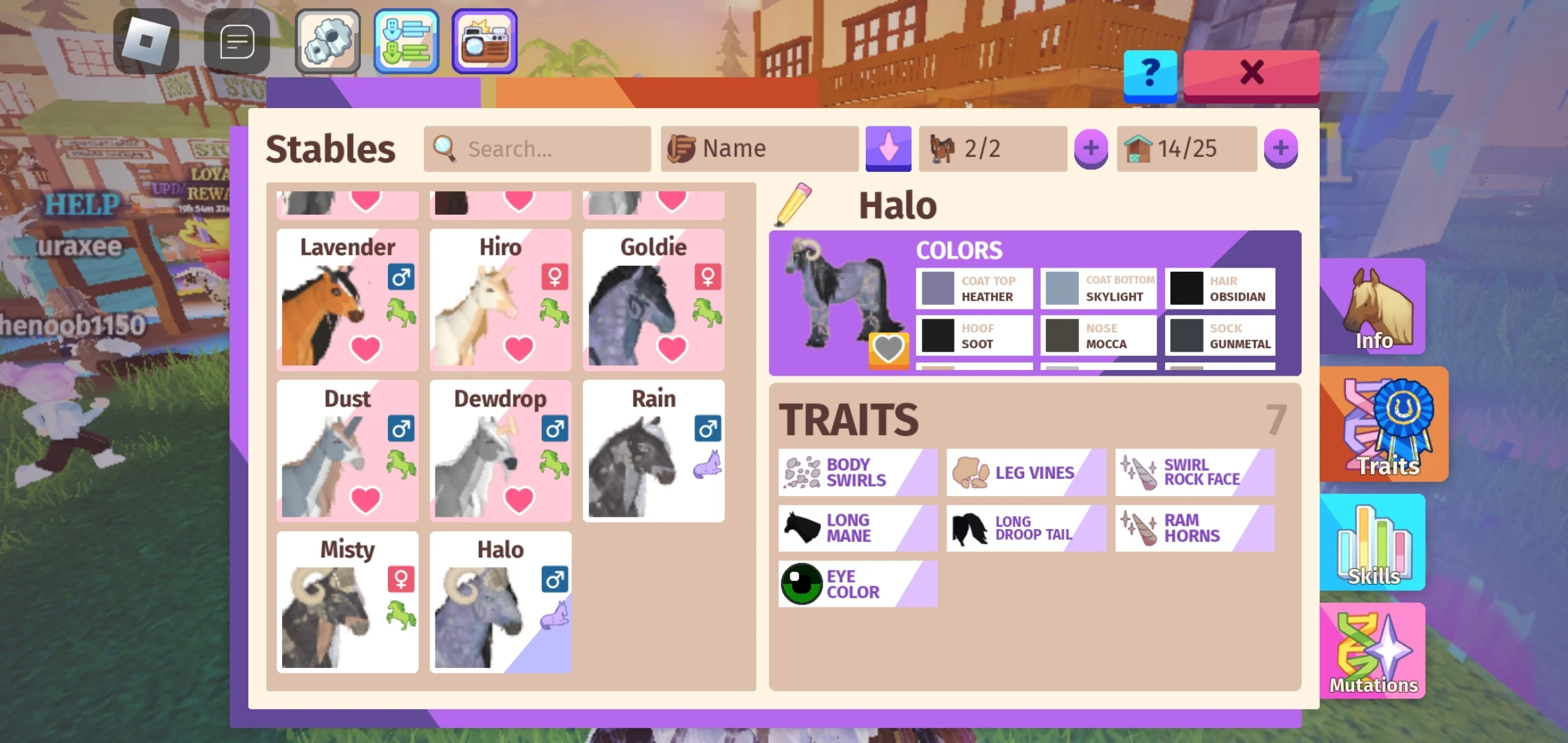
Task: Open the Name sort dropdown
Action: 759,148
